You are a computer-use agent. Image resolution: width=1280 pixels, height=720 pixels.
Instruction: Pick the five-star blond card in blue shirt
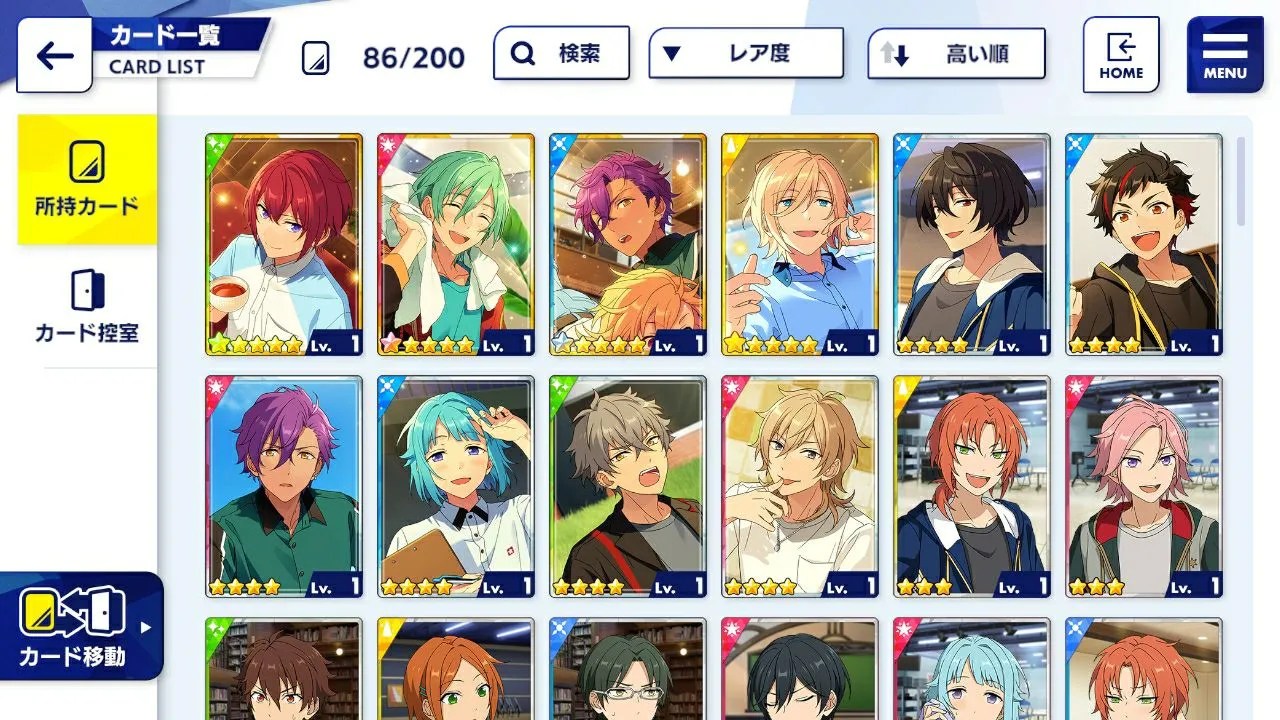pos(800,245)
